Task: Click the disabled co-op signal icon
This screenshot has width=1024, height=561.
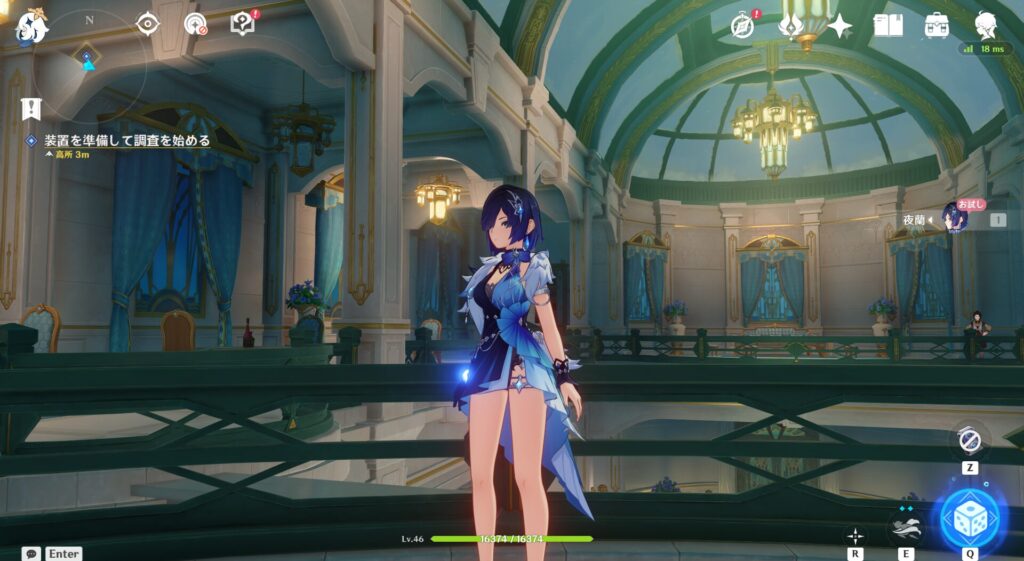Action: [x=195, y=23]
